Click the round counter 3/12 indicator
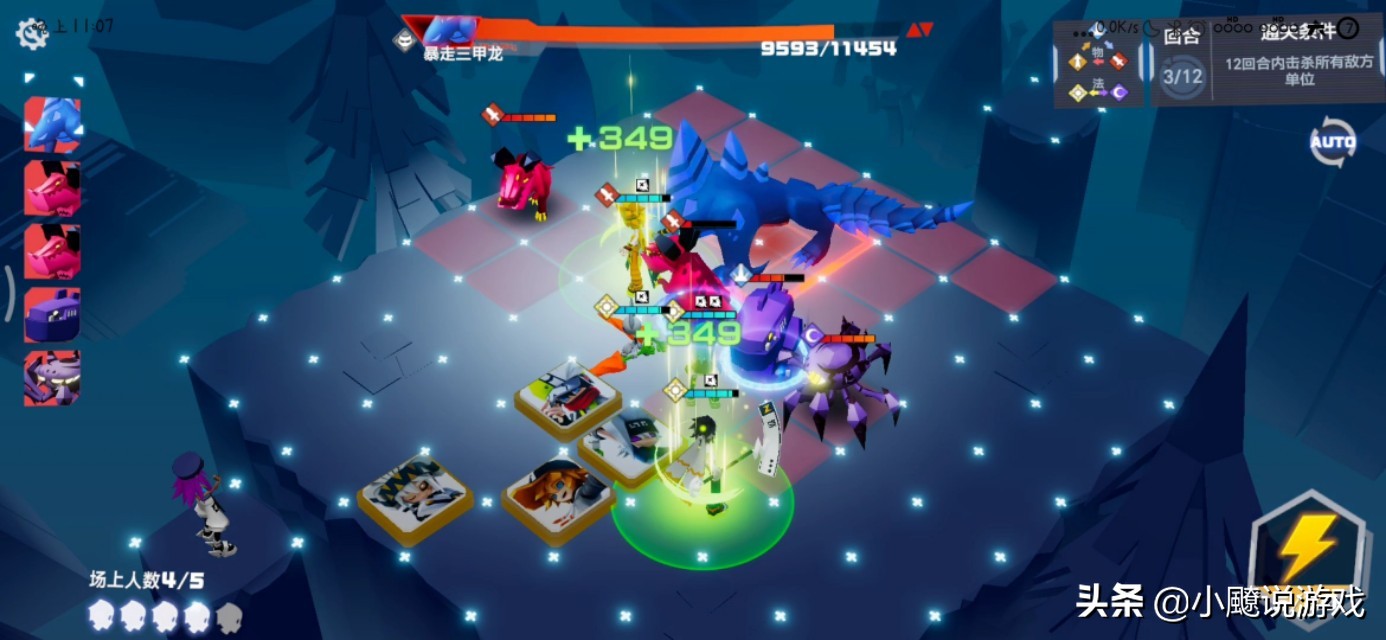 pos(1182,75)
